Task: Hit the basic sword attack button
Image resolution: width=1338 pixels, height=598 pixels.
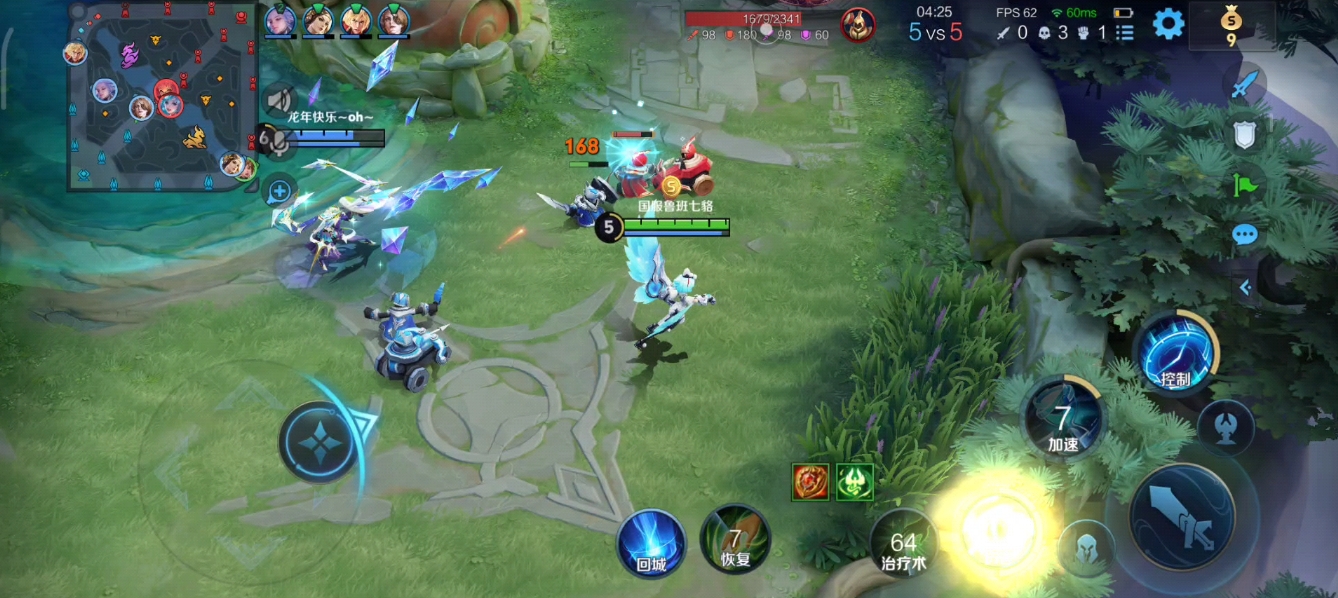Action: (x=1182, y=516)
